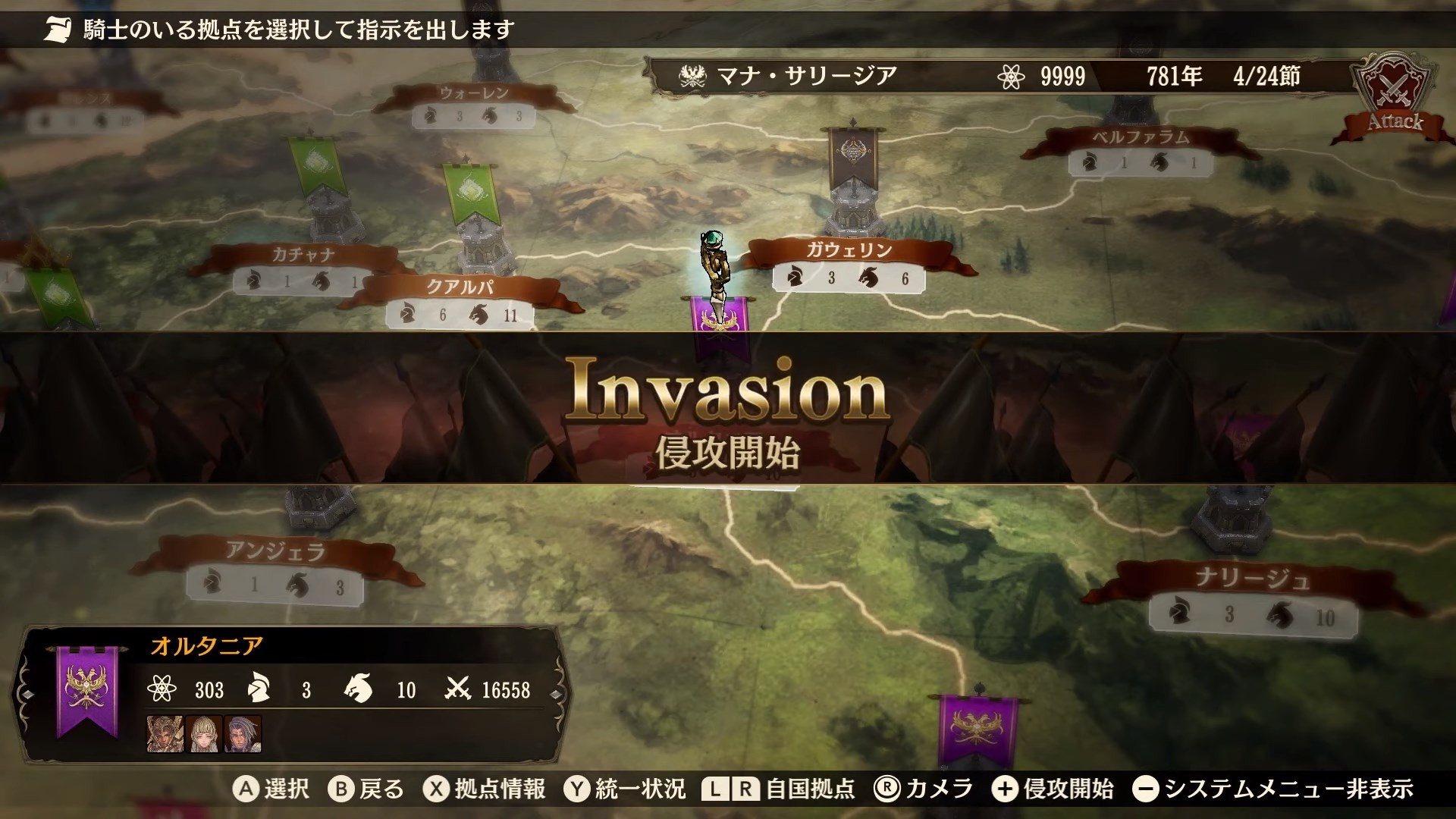Pick the ウォーレン base
This screenshot has height=819, width=1456.
[x=474, y=94]
